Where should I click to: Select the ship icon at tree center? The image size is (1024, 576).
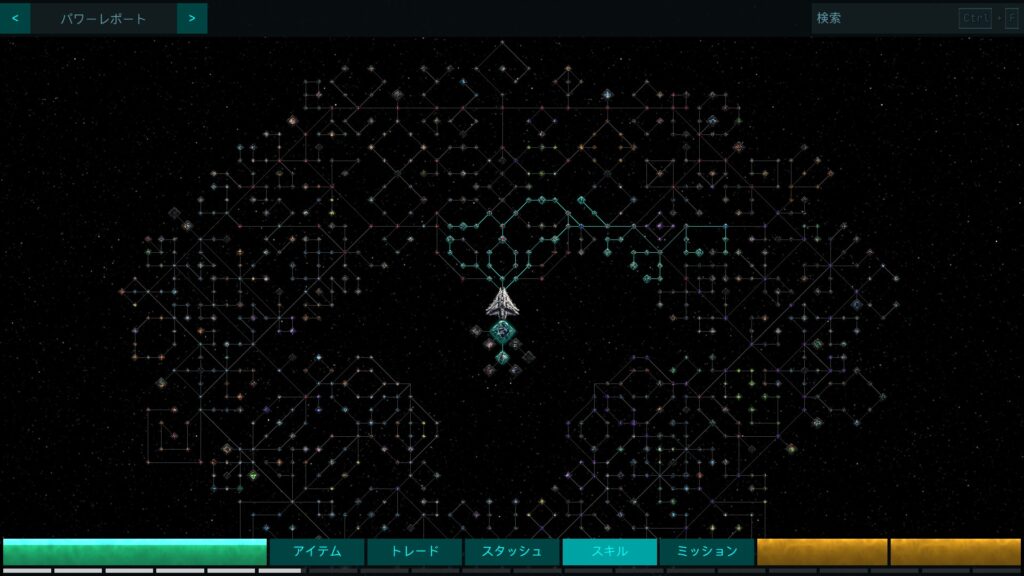502,301
